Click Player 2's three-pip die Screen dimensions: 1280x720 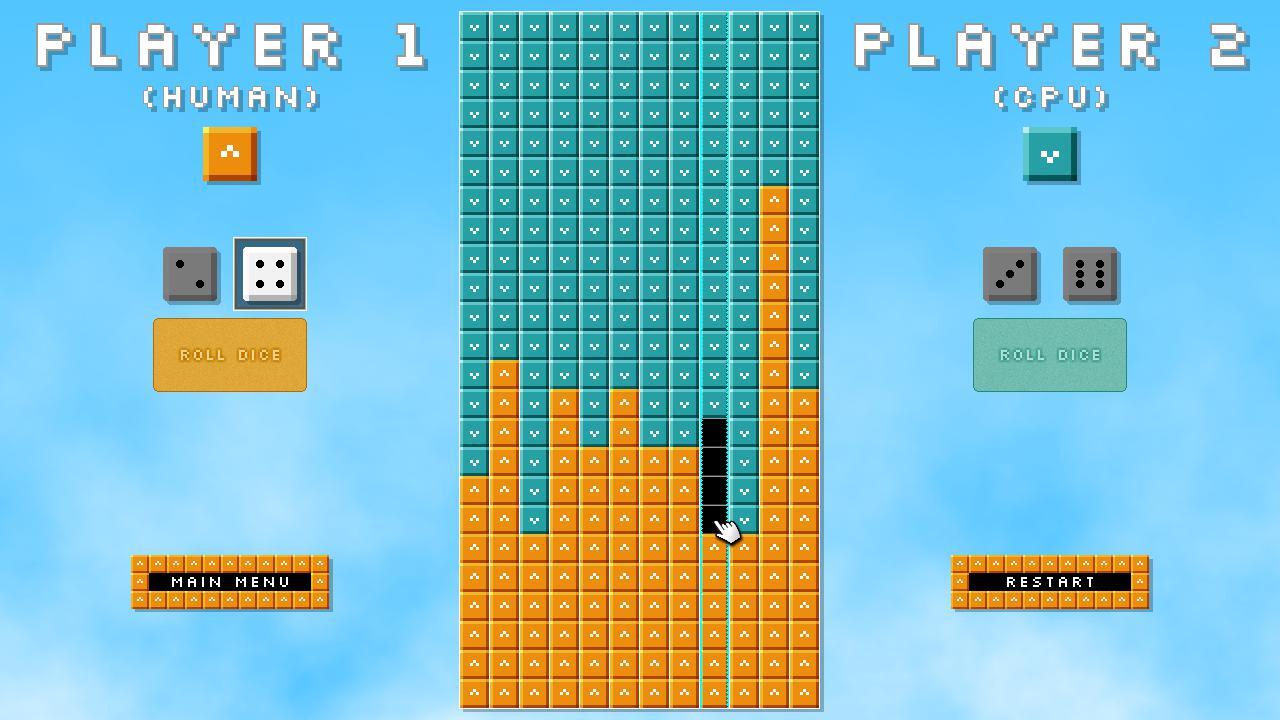tap(1010, 273)
